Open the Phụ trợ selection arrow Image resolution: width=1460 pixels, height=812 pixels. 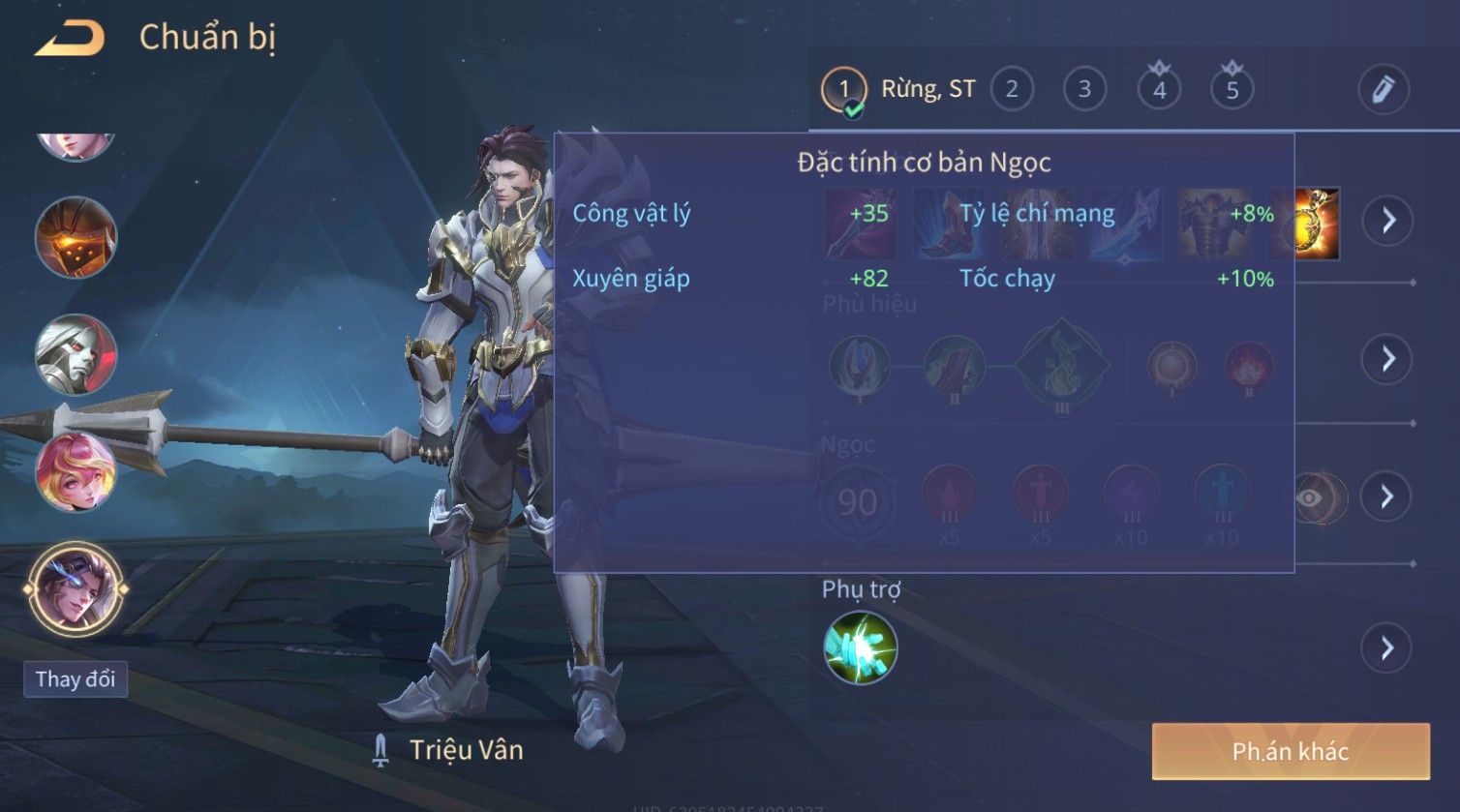[x=1387, y=647]
